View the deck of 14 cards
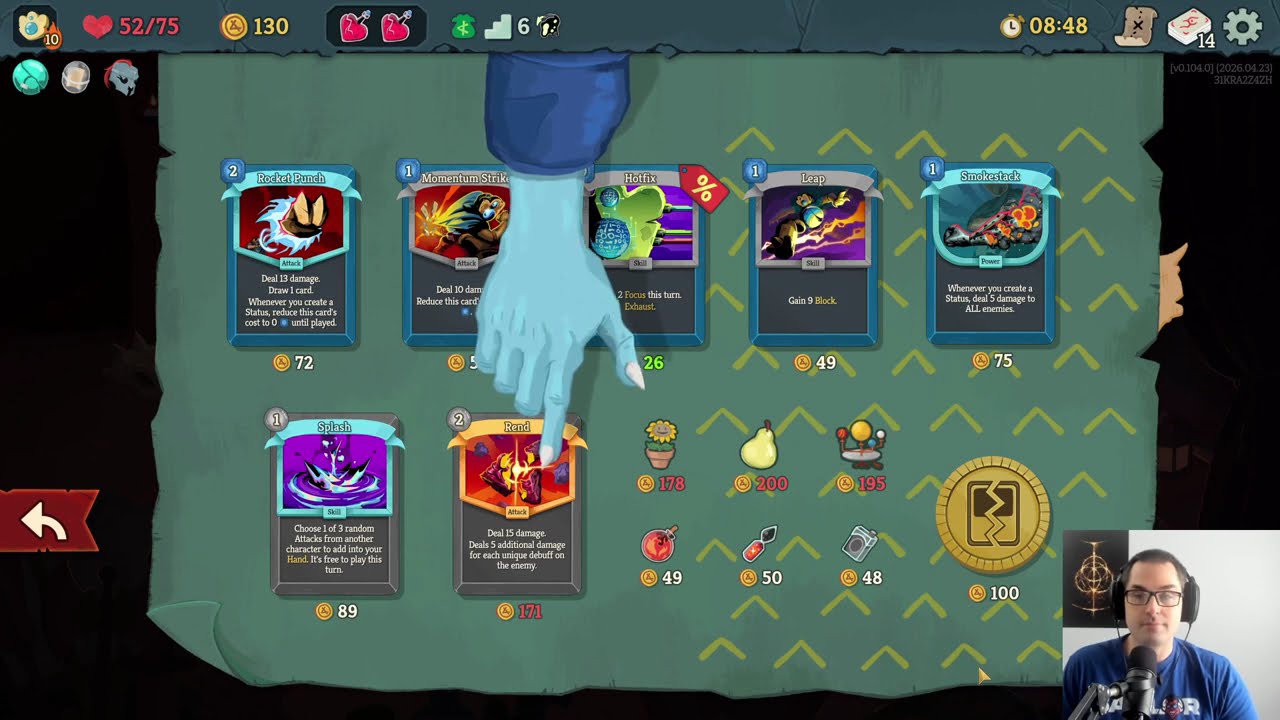Screen dimensions: 1280x720 pyautogui.click(x=1190, y=27)
